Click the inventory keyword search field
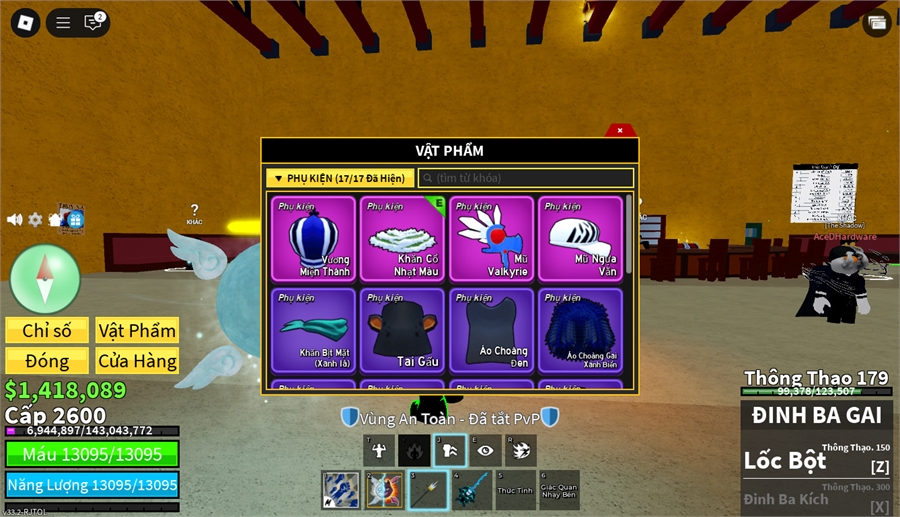Image resolution: width=900 pixels, height=517 pixels. point(526,178)
